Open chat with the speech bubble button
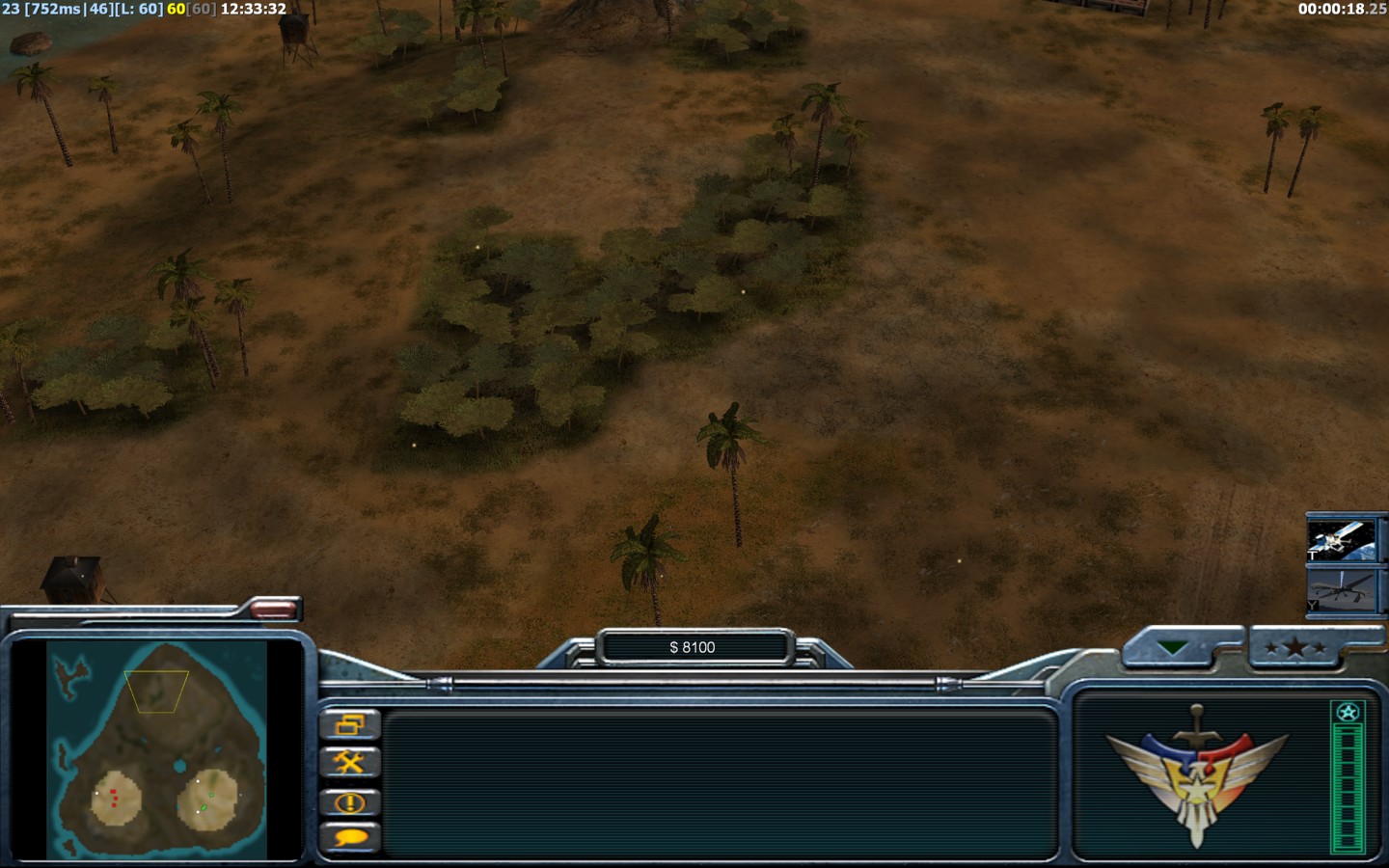Screen dimensions: 1389x868 349,838
